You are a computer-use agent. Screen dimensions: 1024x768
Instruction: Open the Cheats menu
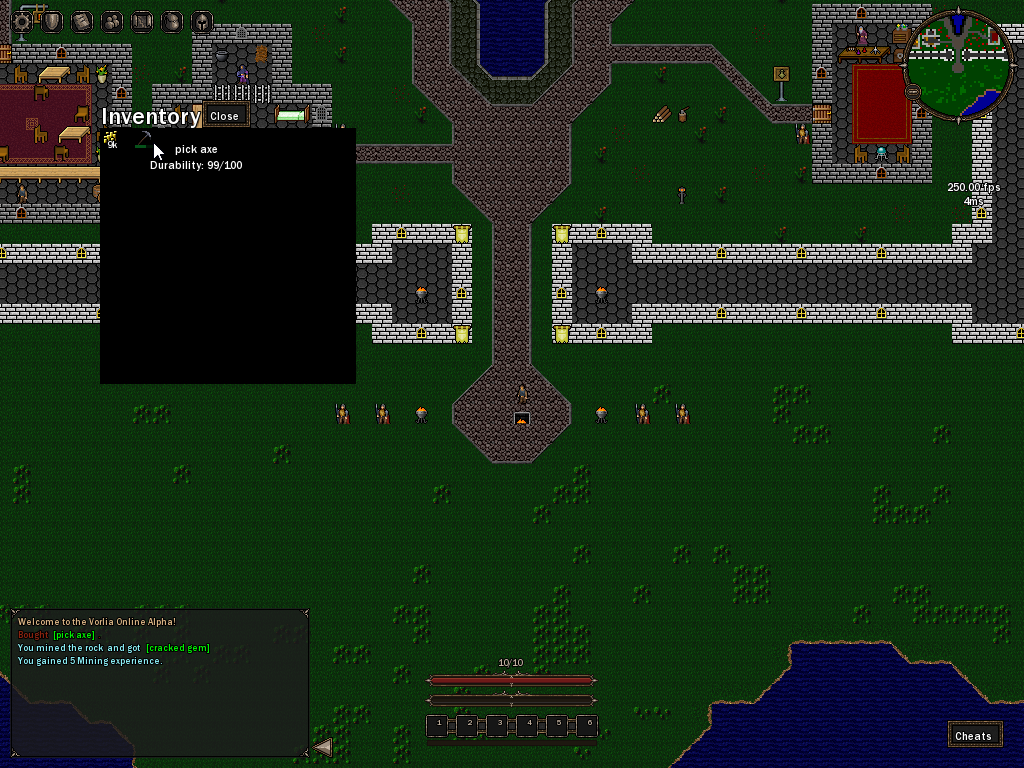pyautogui.click(x=973, y=735)
